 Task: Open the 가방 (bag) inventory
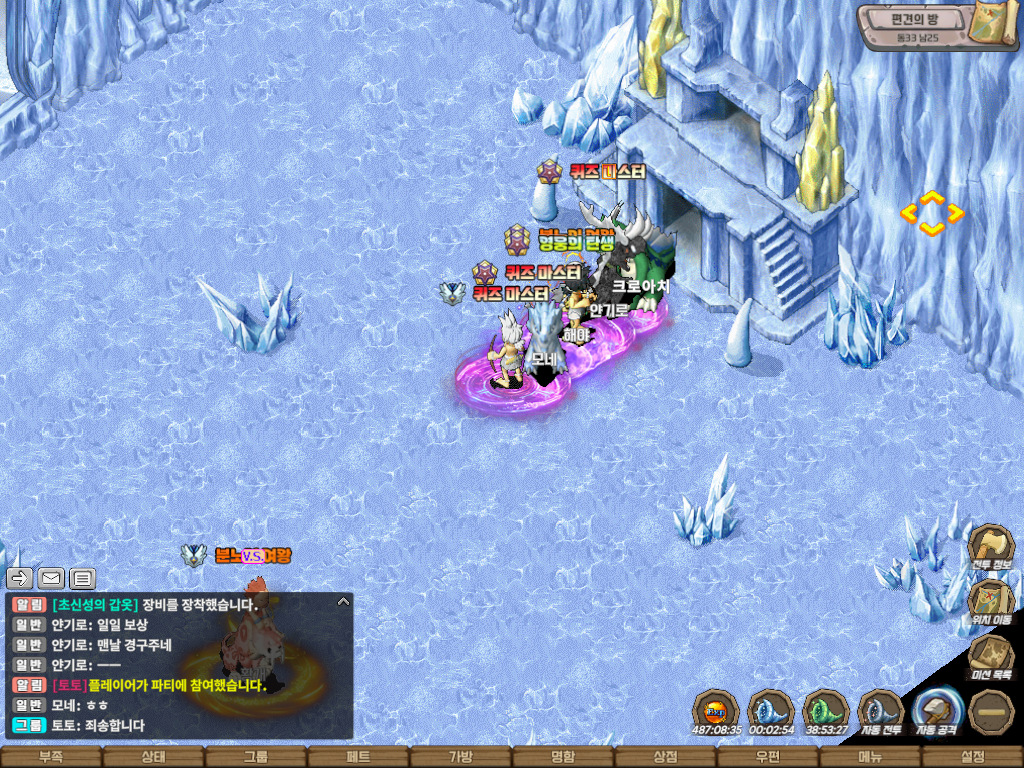460,757
